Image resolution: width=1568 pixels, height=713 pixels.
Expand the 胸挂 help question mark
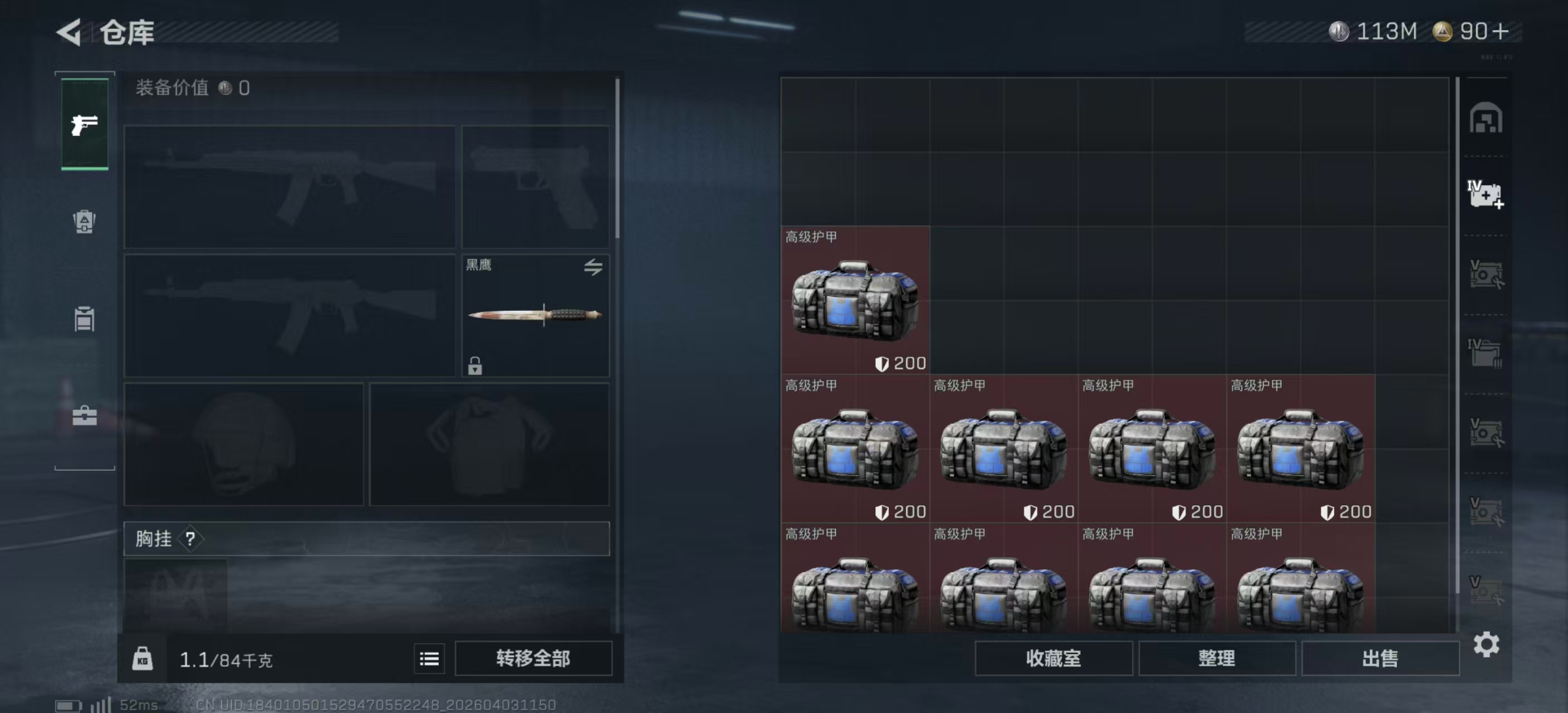(x=190, y=538)
